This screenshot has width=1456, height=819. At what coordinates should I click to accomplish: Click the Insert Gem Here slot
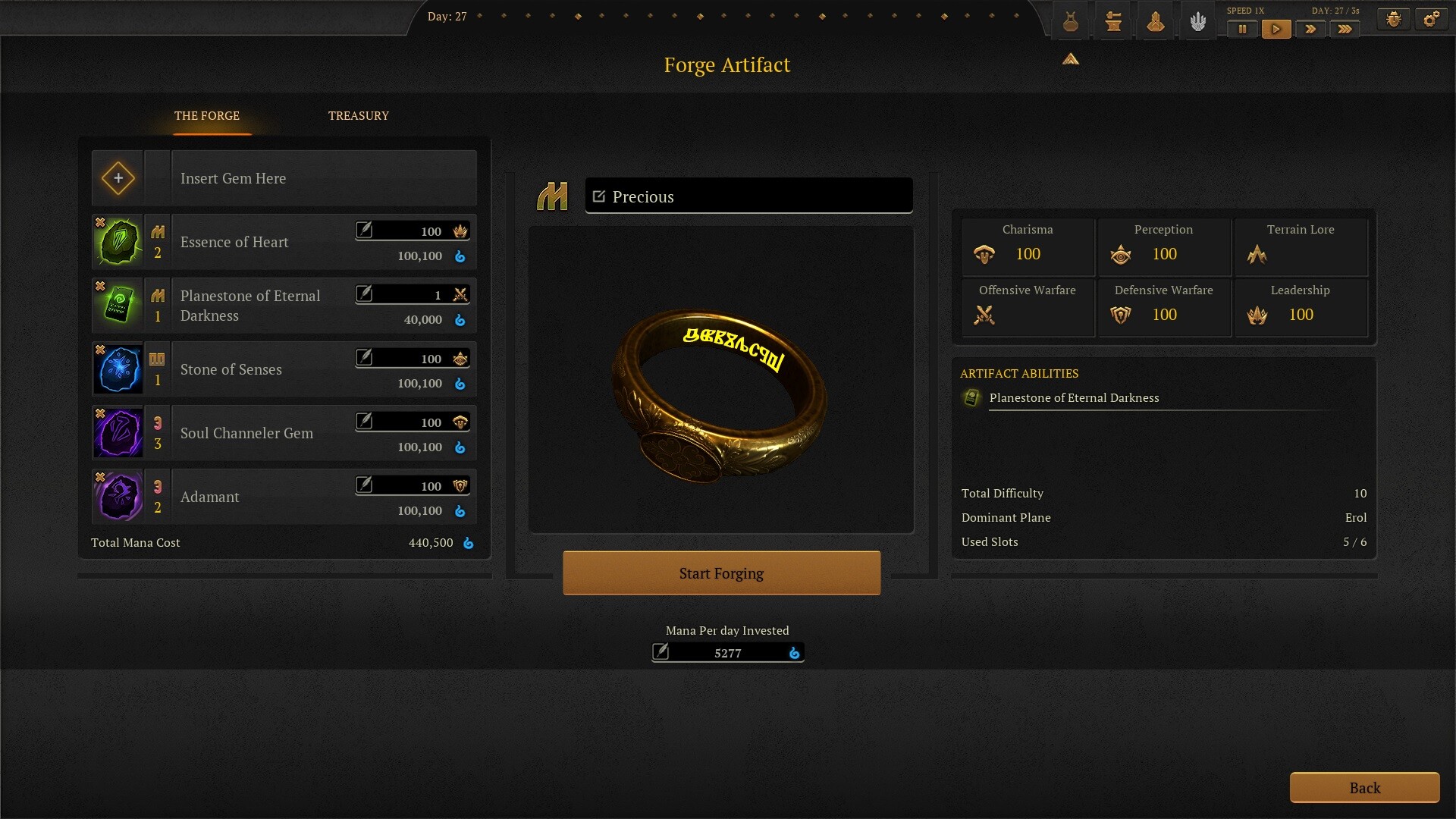coord(118,177)
